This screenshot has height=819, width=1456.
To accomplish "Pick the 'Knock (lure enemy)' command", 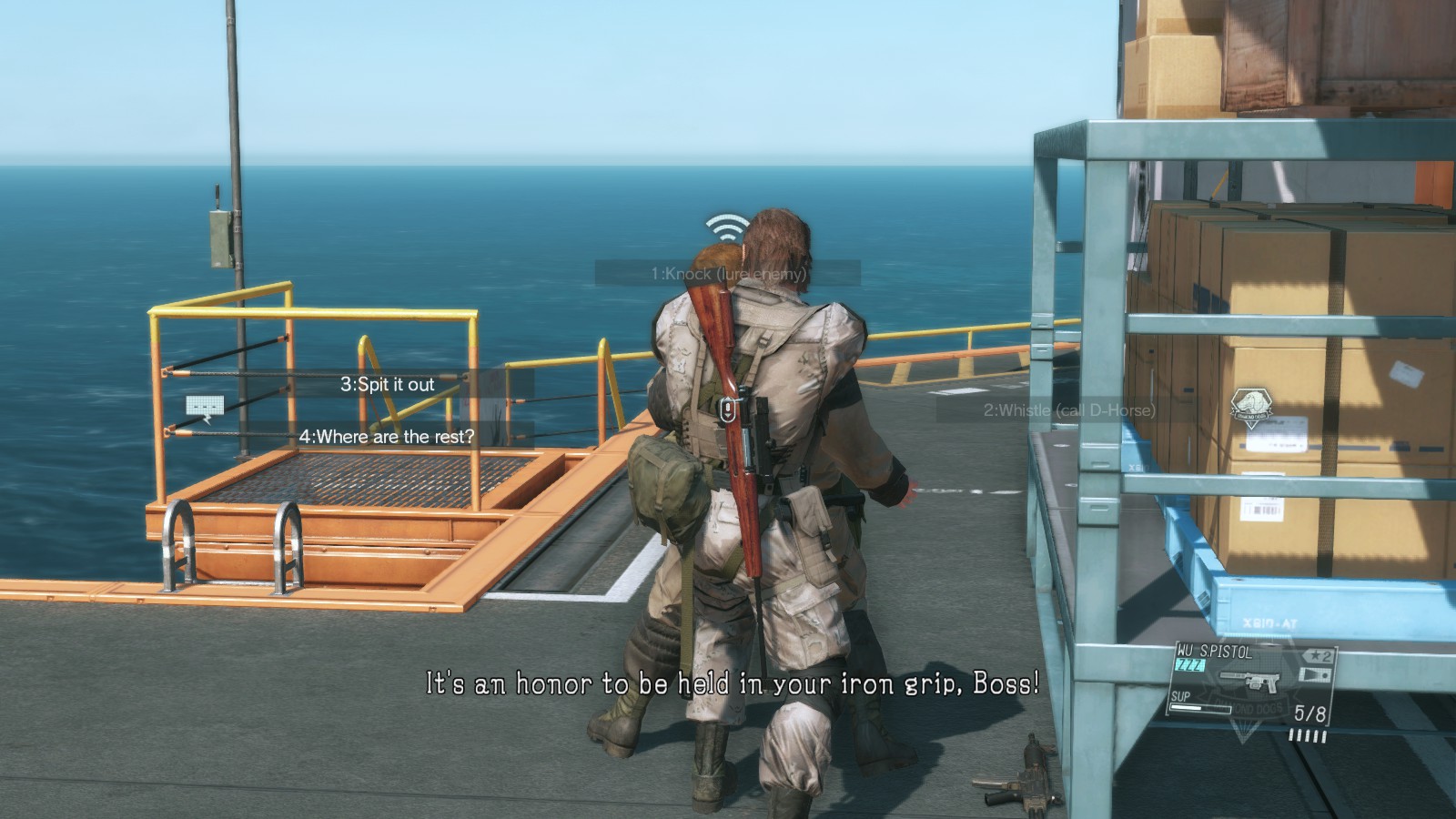I will click(728, 273).
